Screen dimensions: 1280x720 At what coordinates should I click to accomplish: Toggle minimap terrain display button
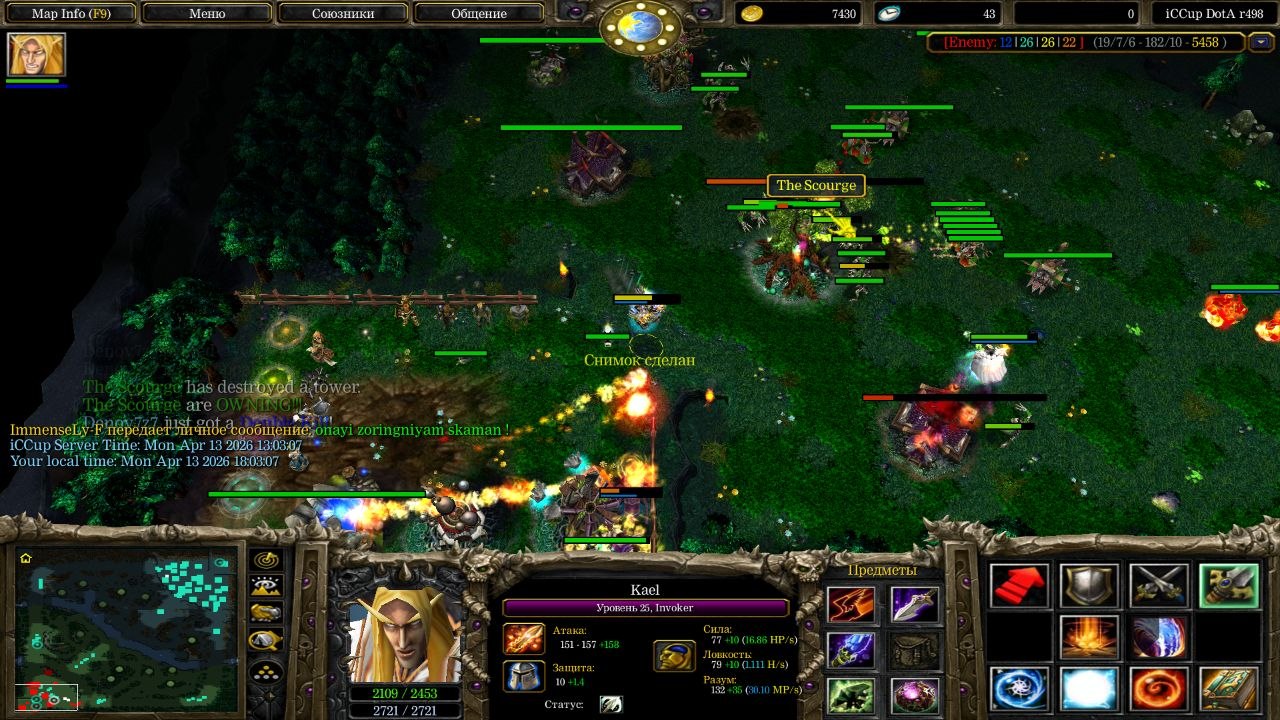pyautogui.click(x=266, y=586)
